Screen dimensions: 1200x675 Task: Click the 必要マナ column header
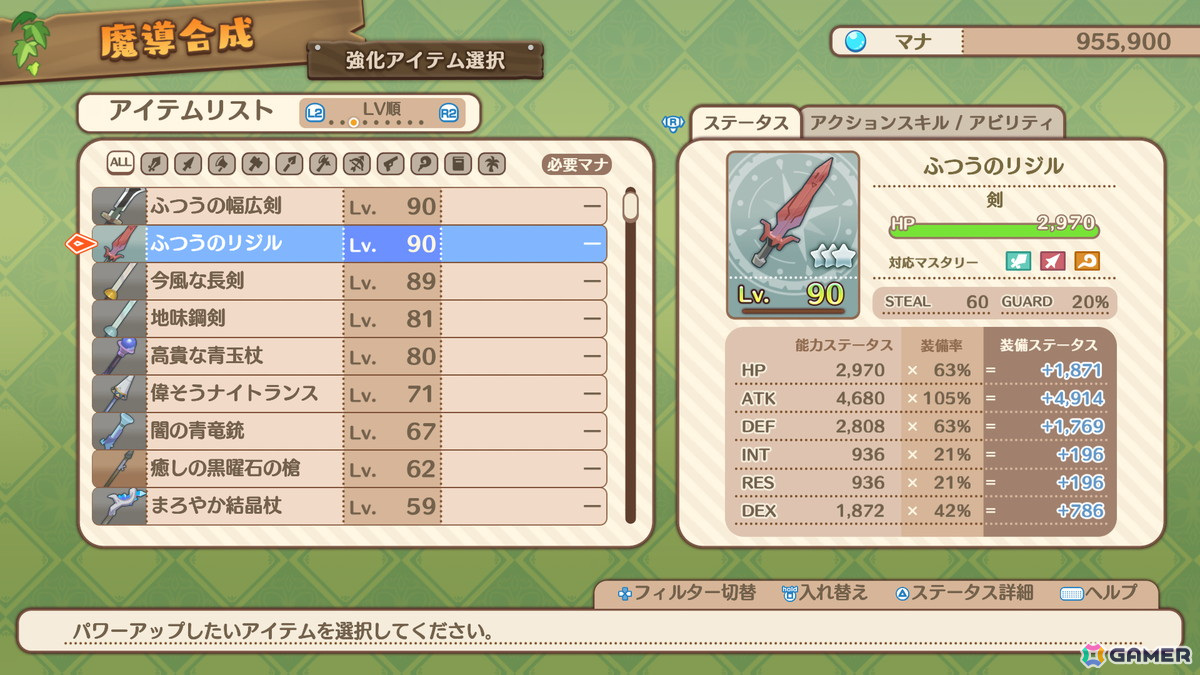[577, 165]
